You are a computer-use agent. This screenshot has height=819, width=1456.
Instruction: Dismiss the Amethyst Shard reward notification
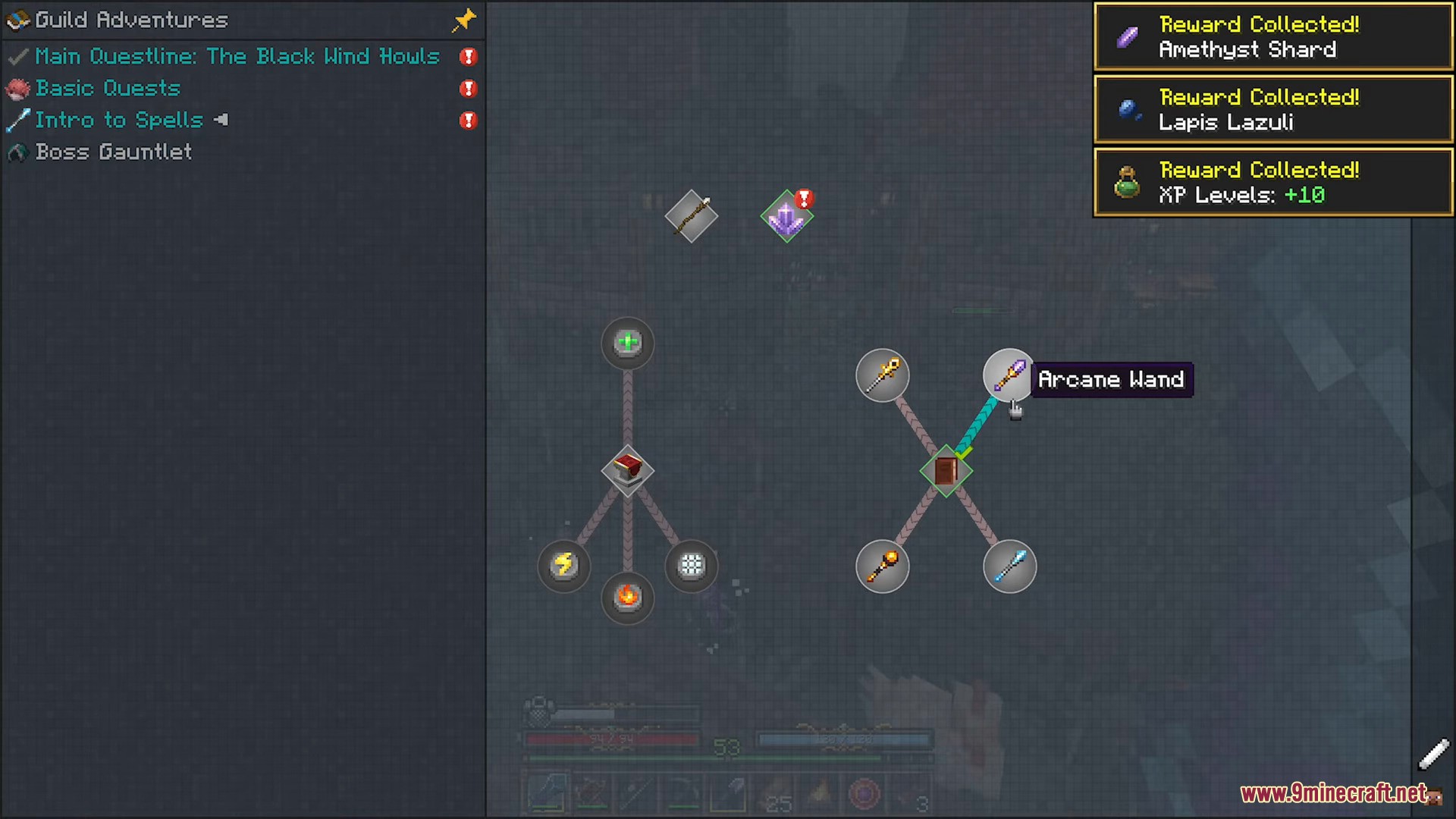click(x=1272, y=37)
